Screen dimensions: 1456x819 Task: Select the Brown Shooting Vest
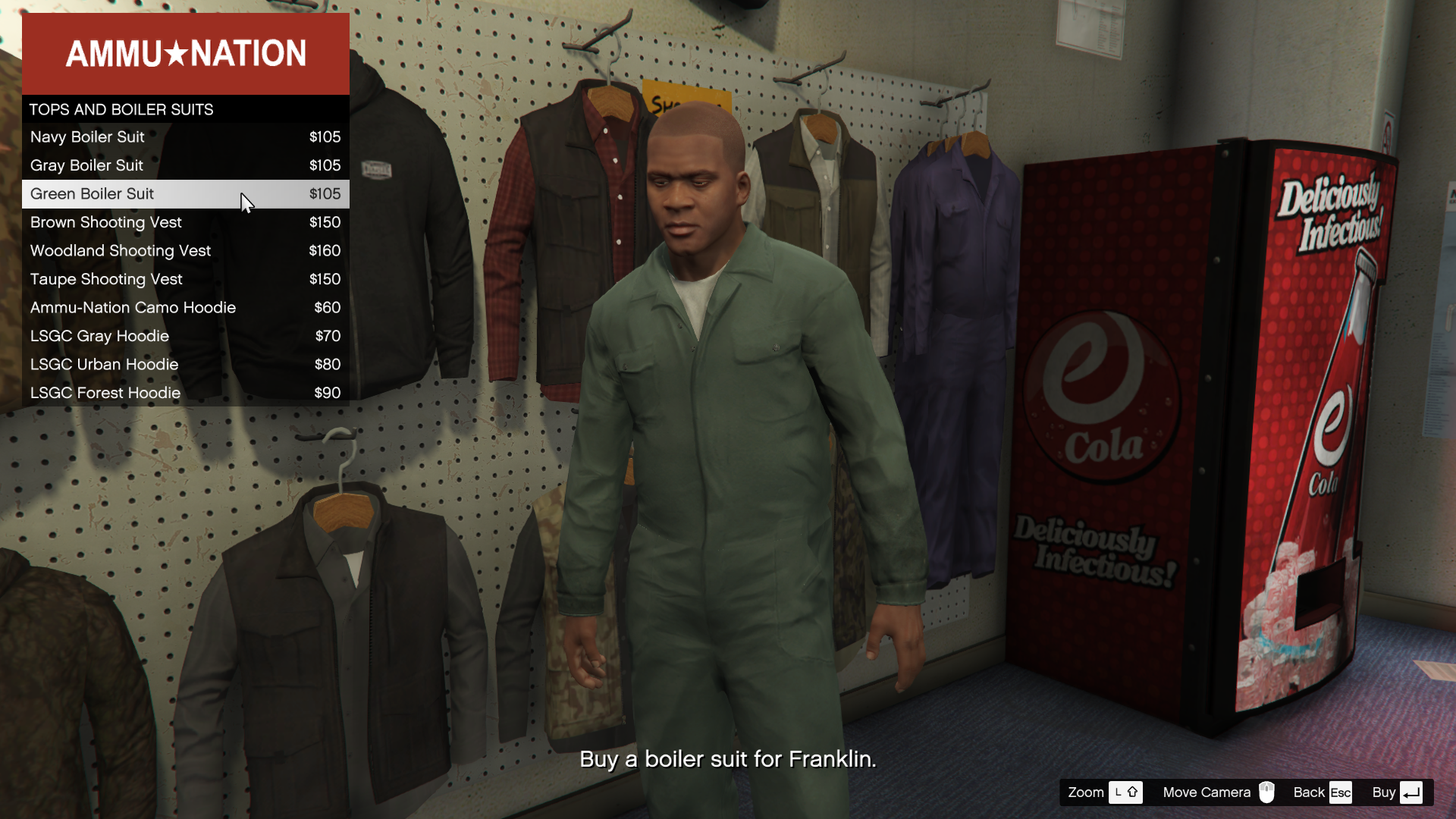(x=105, y=222)
